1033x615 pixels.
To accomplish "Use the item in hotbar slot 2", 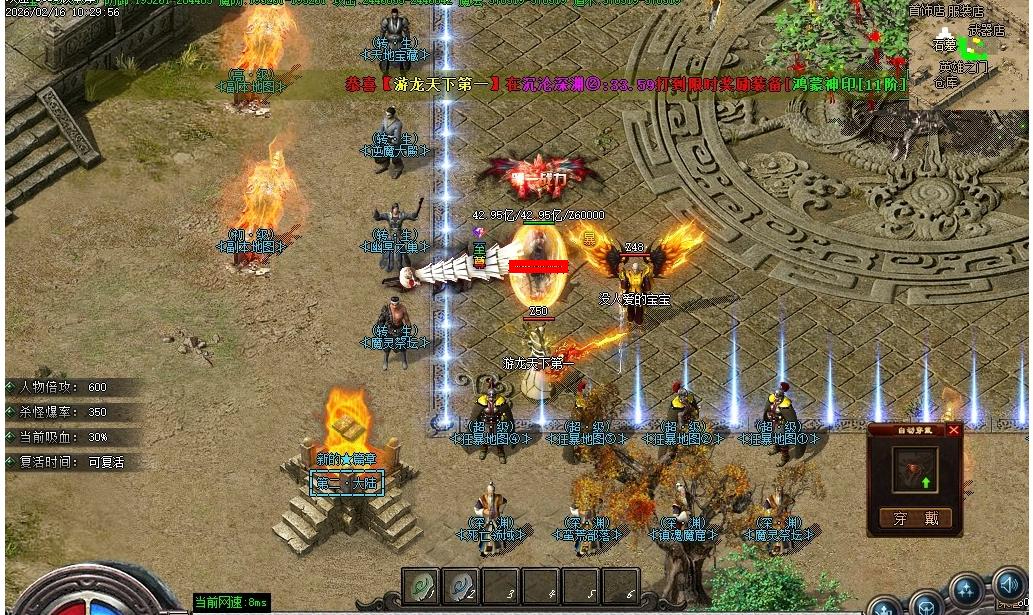I will [x=460, y=587].
